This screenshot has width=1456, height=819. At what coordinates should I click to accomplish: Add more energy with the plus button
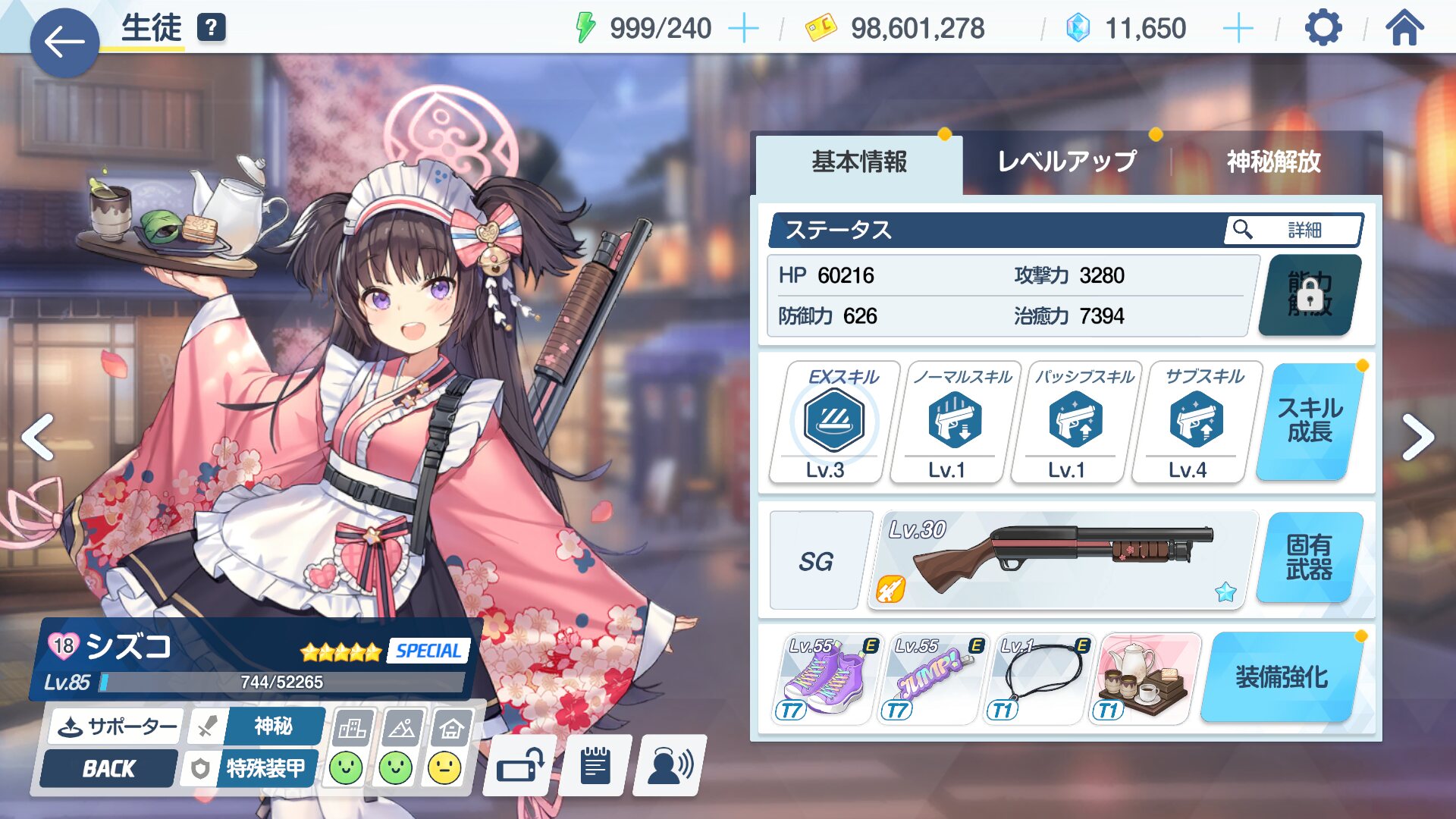[x=743, y=29]
